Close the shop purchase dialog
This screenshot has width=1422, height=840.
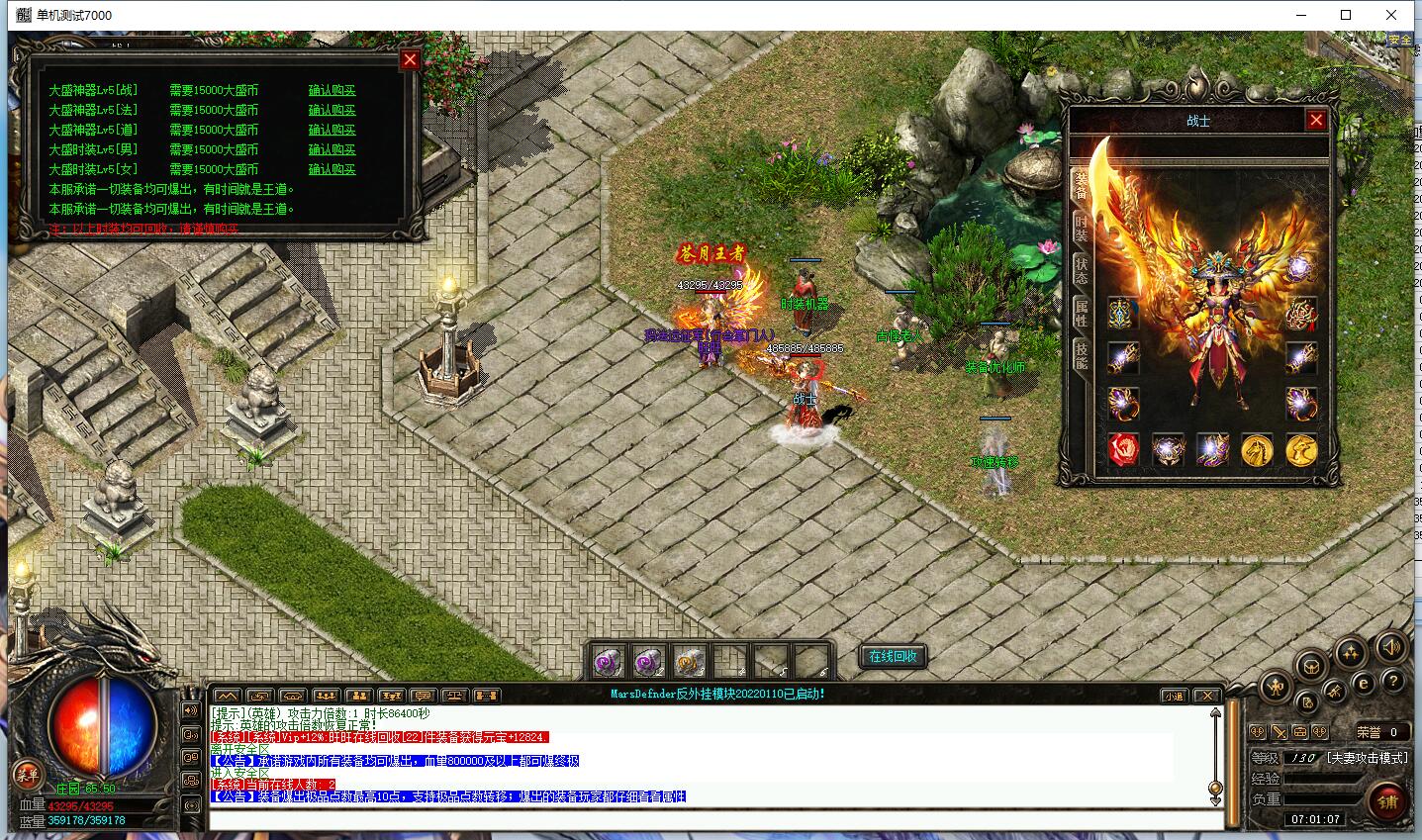410,60
